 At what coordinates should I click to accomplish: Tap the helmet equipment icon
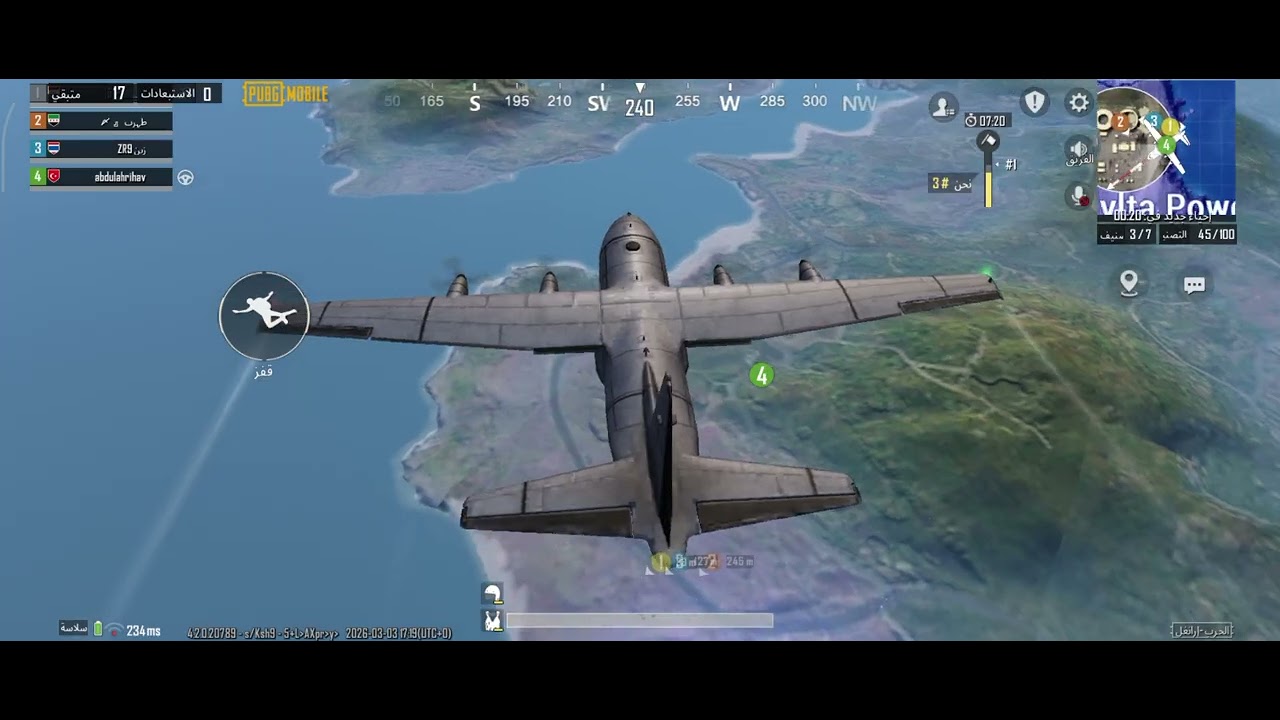click(x=492, y=594)
